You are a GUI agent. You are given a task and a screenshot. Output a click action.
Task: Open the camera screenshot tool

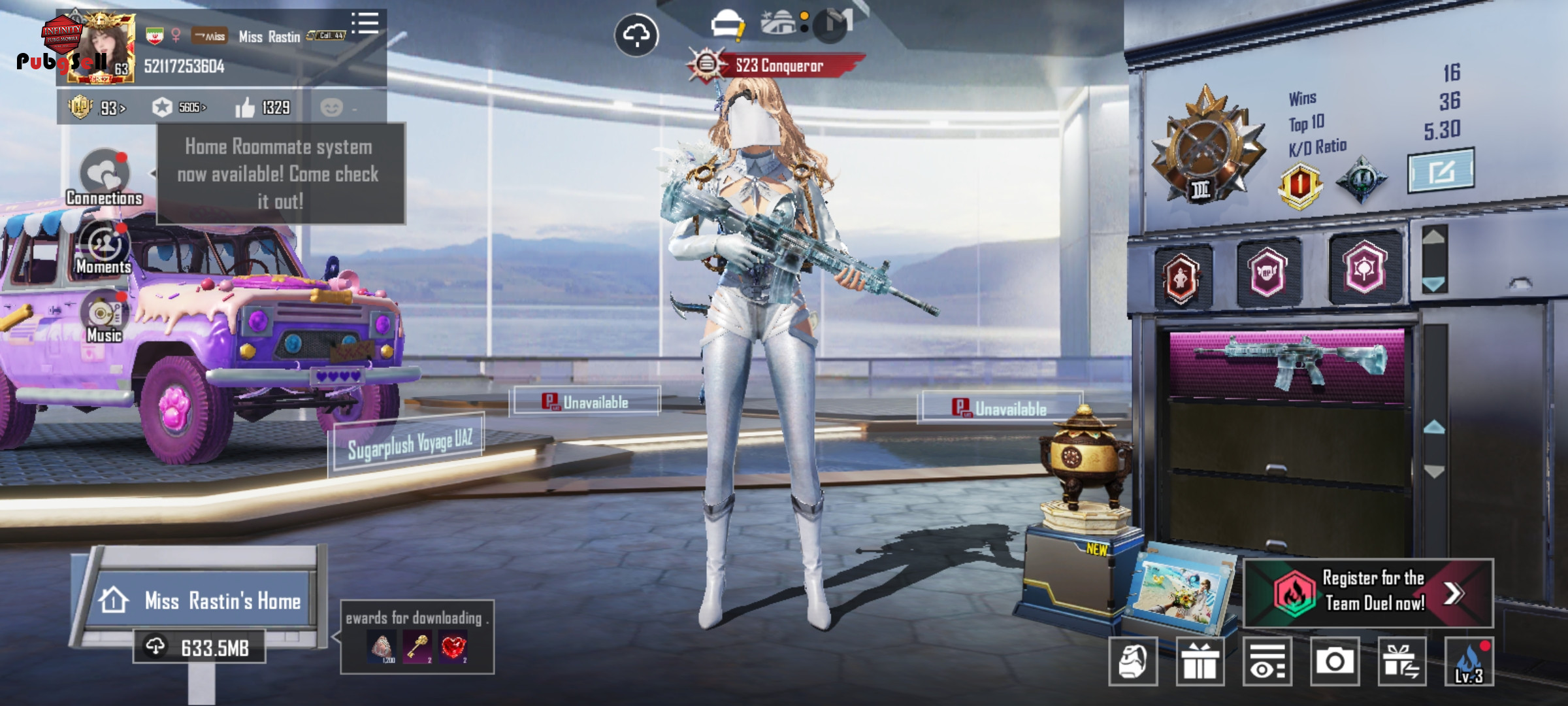pos(1334,662)
